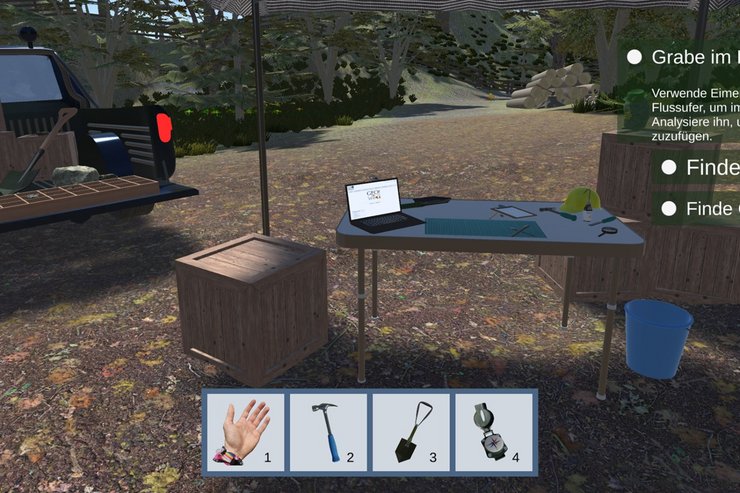740x493 pixels.
Task: Select the compass in slot 4
Action: (x=494, y=432)
